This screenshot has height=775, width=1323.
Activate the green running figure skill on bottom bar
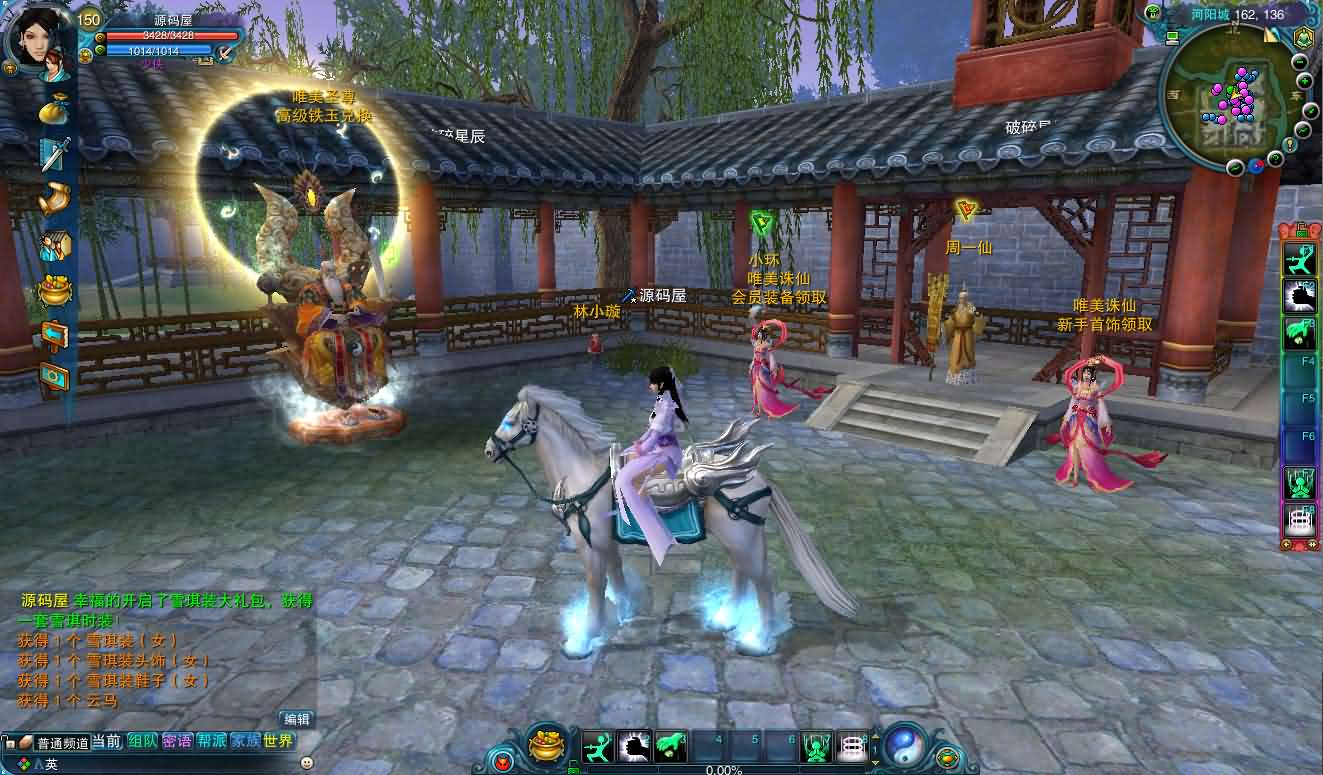[x=598, y=746]
